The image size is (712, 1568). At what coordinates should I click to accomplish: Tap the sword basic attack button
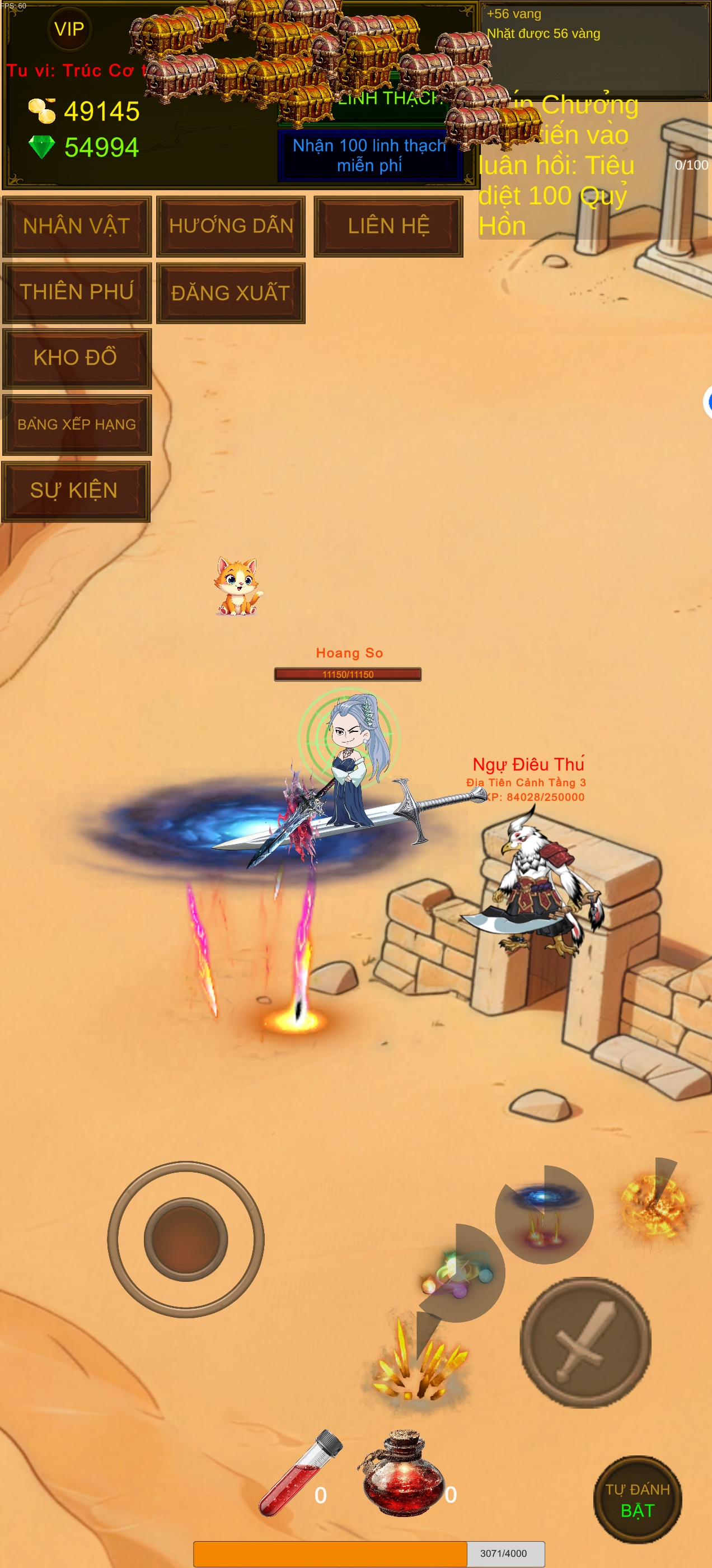tap(585, 1342)
